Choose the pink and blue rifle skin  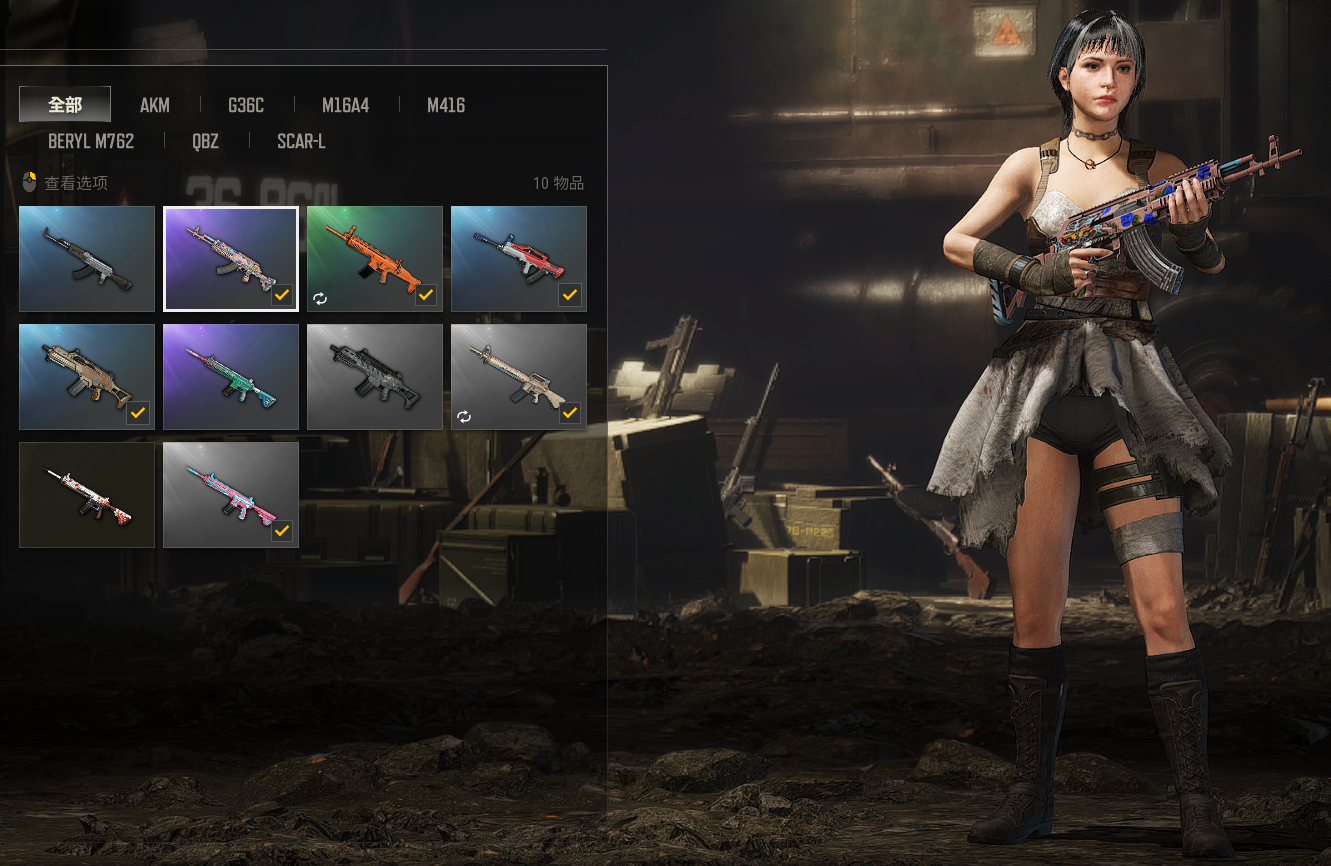(x=231, y=495)
